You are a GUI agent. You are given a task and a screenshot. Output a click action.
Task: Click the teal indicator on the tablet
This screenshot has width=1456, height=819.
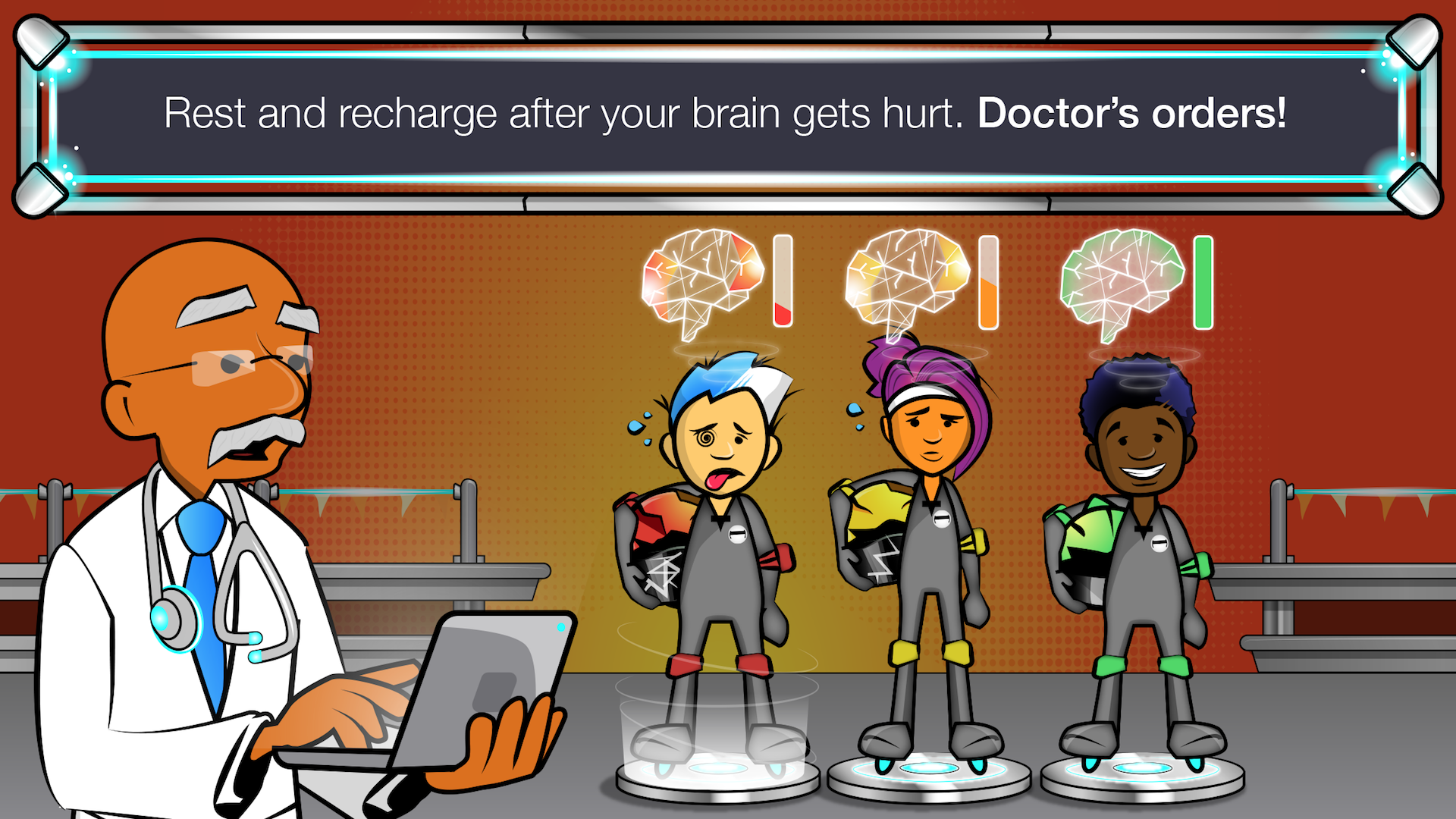(x=561, y=626)
